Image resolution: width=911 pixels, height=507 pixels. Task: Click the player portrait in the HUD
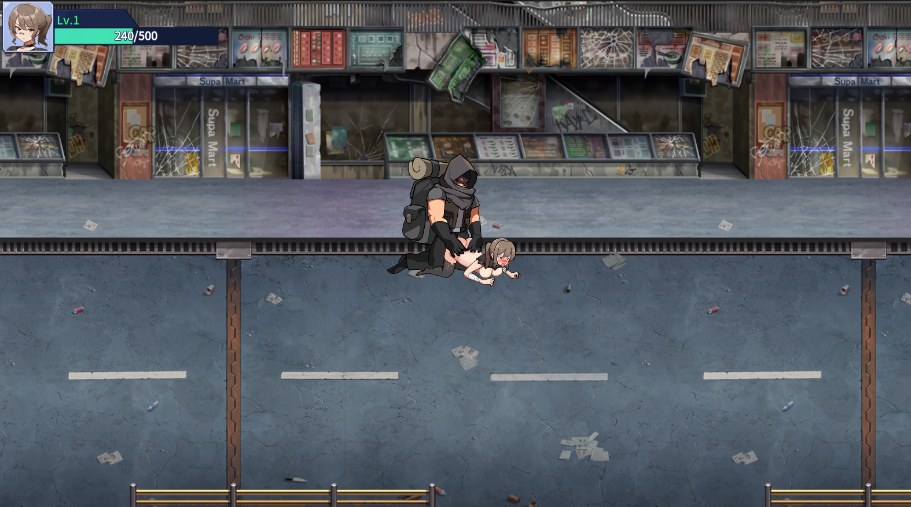coord(27,26)
